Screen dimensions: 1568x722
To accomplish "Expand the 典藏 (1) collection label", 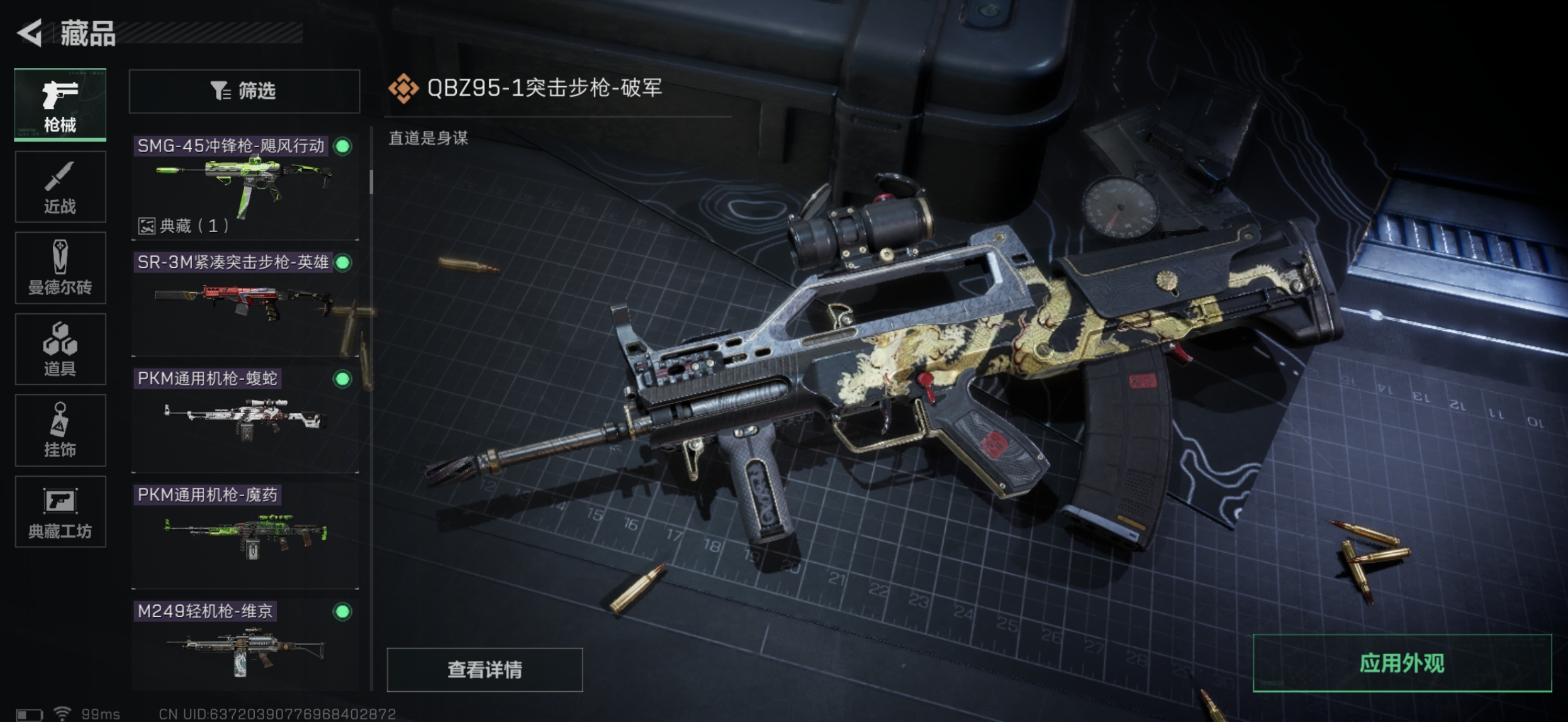I will [x=184, y=226].
